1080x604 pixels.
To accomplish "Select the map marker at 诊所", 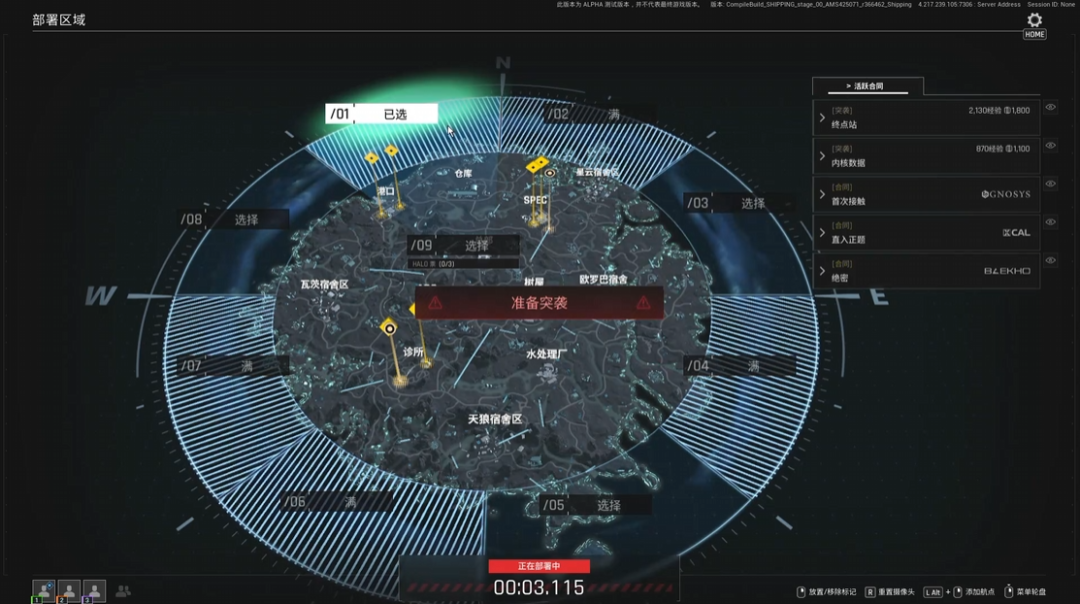I will [389, 327].
